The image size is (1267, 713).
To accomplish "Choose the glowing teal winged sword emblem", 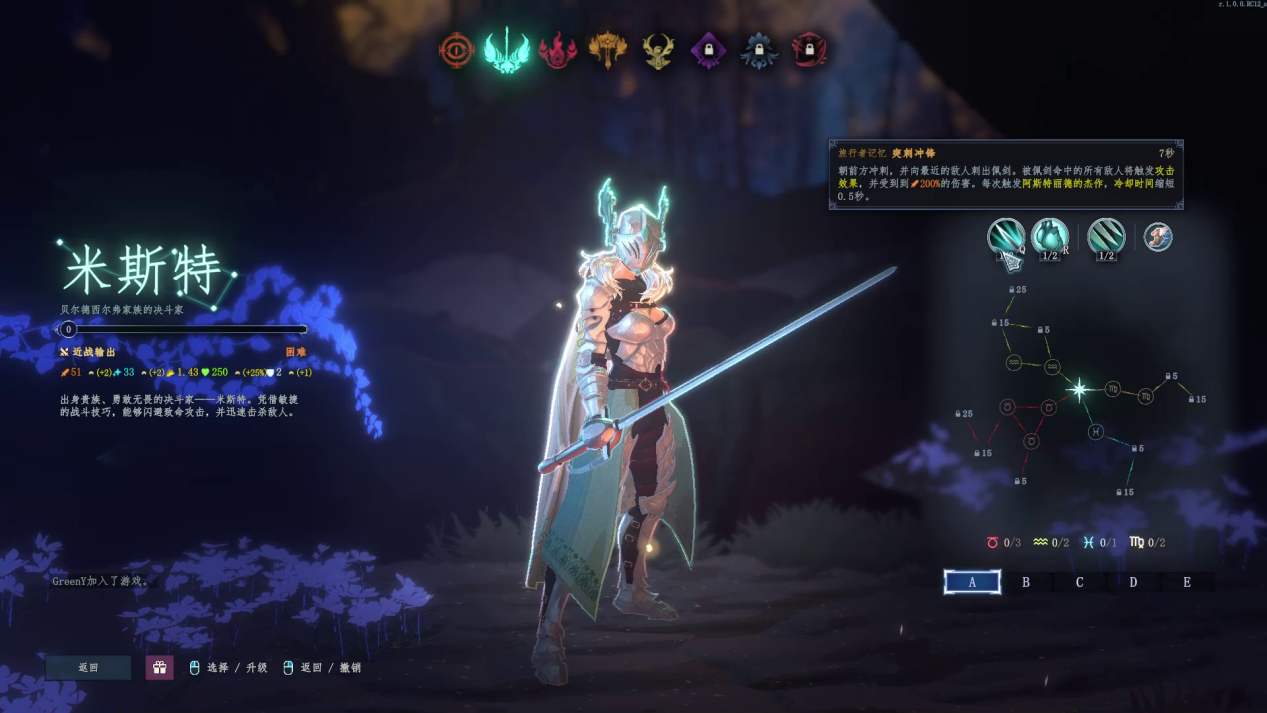I will [x=507, y=50].
